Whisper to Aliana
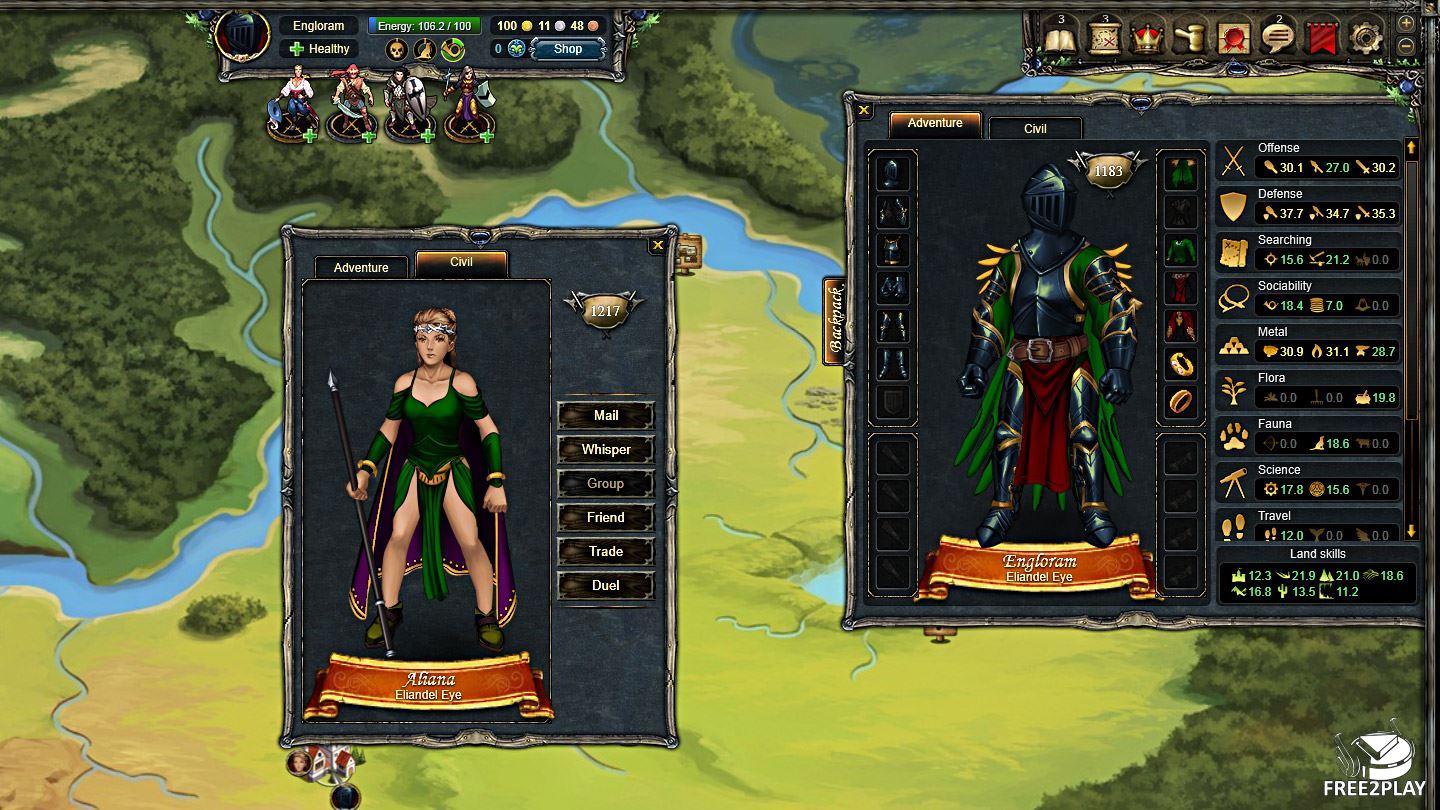Screen dimensions: 1440x810 click(x=606, y=449)
